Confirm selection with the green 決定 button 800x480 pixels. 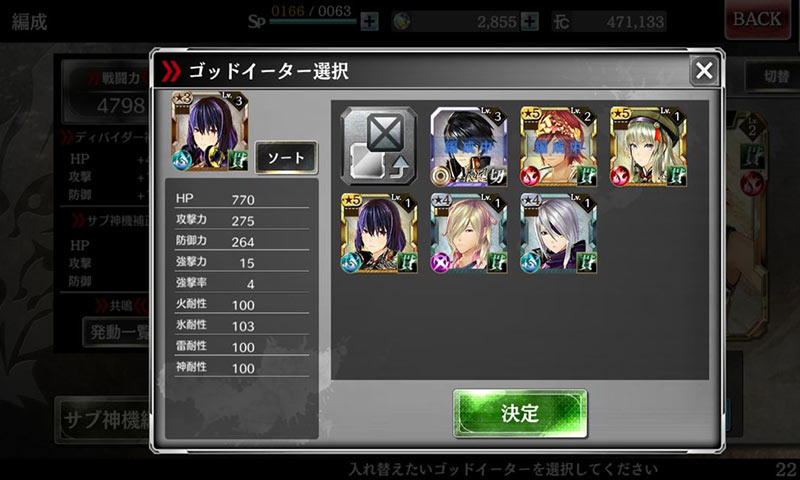[520, 413]
